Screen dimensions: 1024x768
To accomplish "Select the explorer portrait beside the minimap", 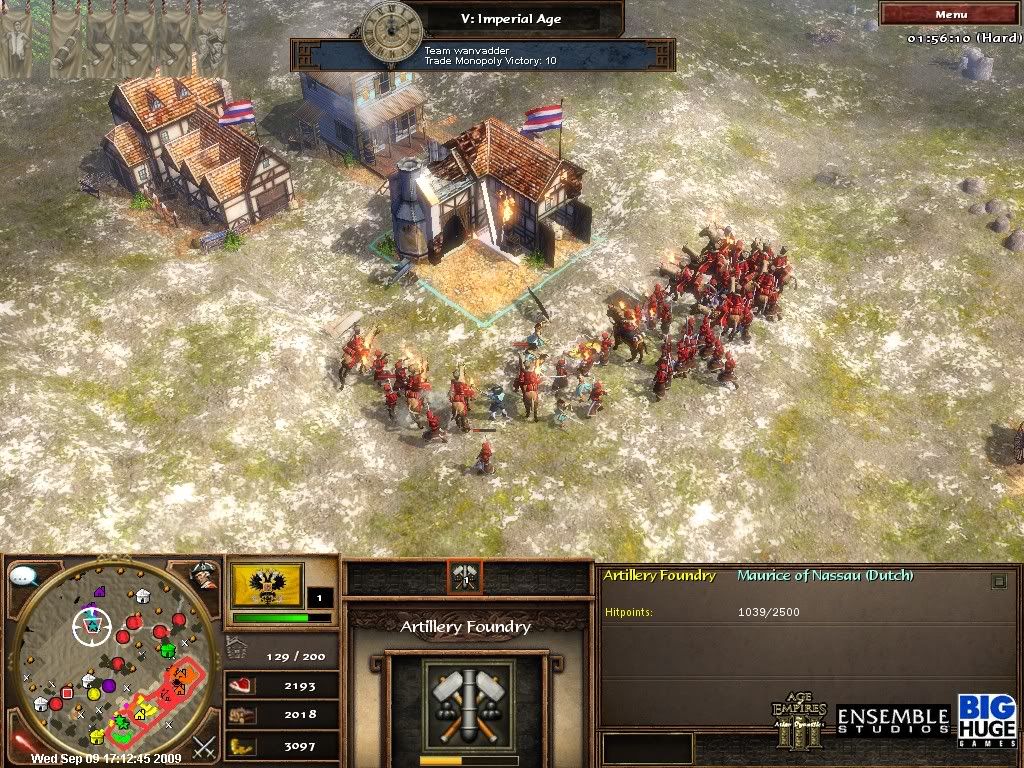I will click(x=204, y=575).
